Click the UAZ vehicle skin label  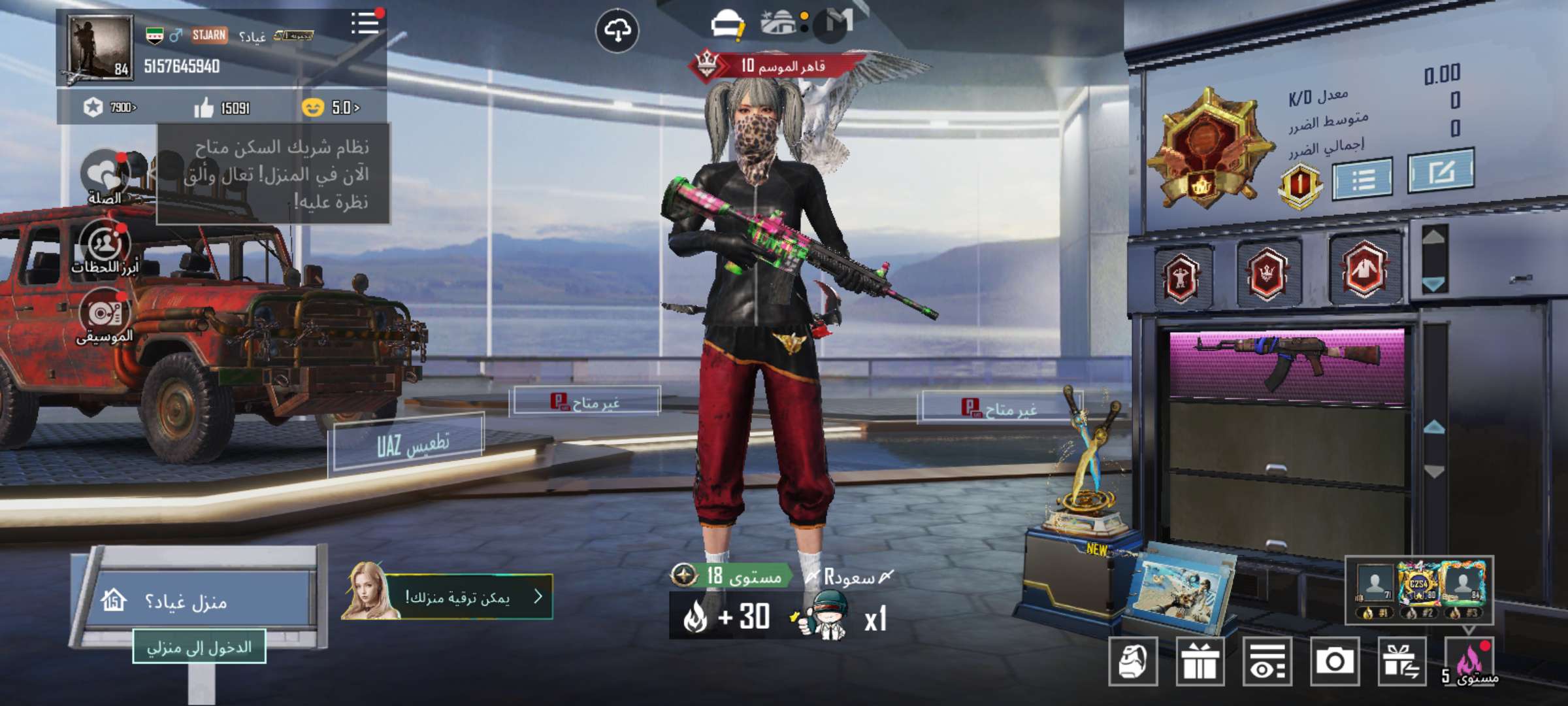(409, 445)
